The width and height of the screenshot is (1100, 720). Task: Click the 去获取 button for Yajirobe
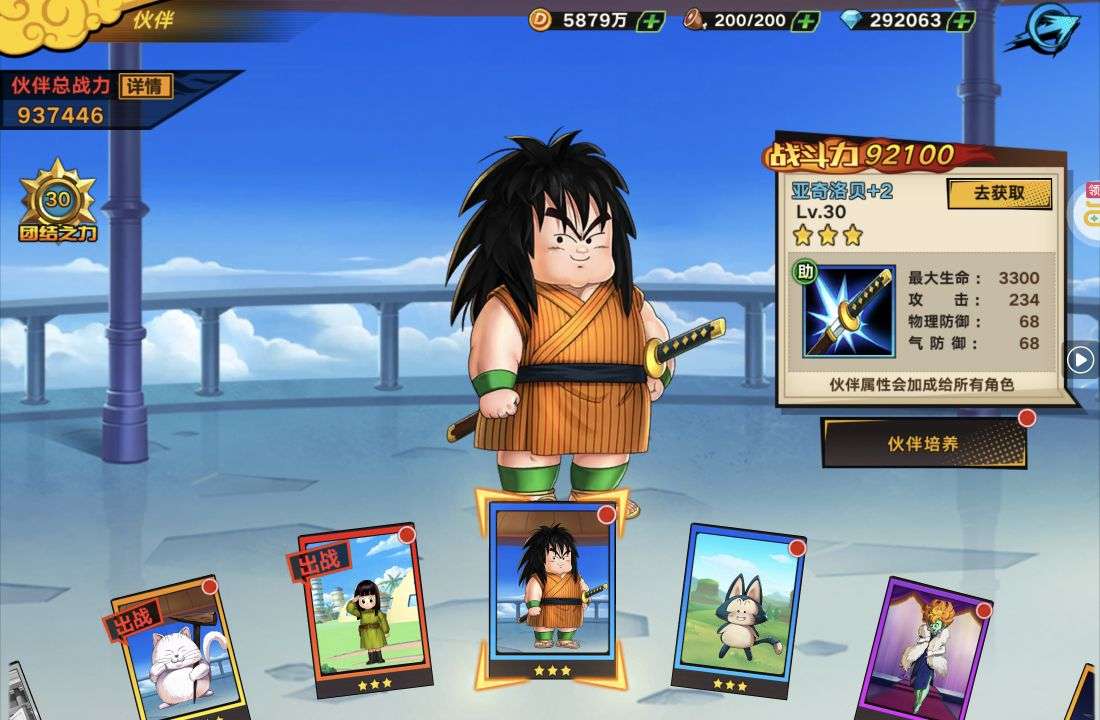[x=998, y=193]
